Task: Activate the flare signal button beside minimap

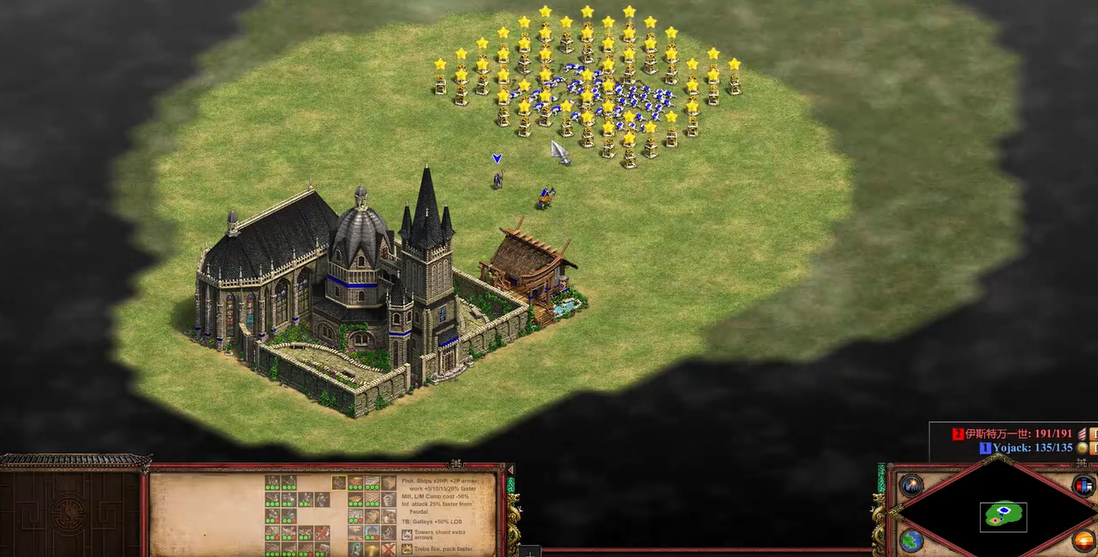Action: tap(911, 486)
